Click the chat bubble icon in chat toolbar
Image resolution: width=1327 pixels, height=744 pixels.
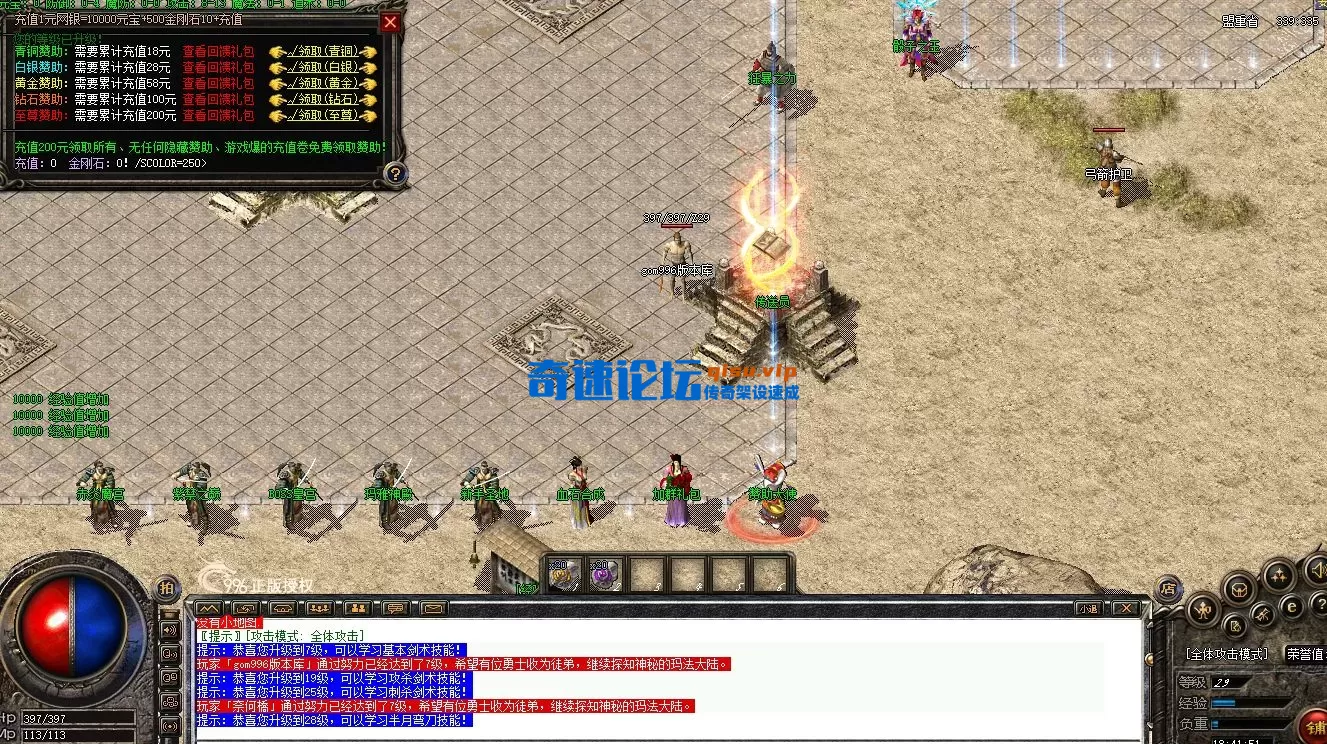point(395,608)
